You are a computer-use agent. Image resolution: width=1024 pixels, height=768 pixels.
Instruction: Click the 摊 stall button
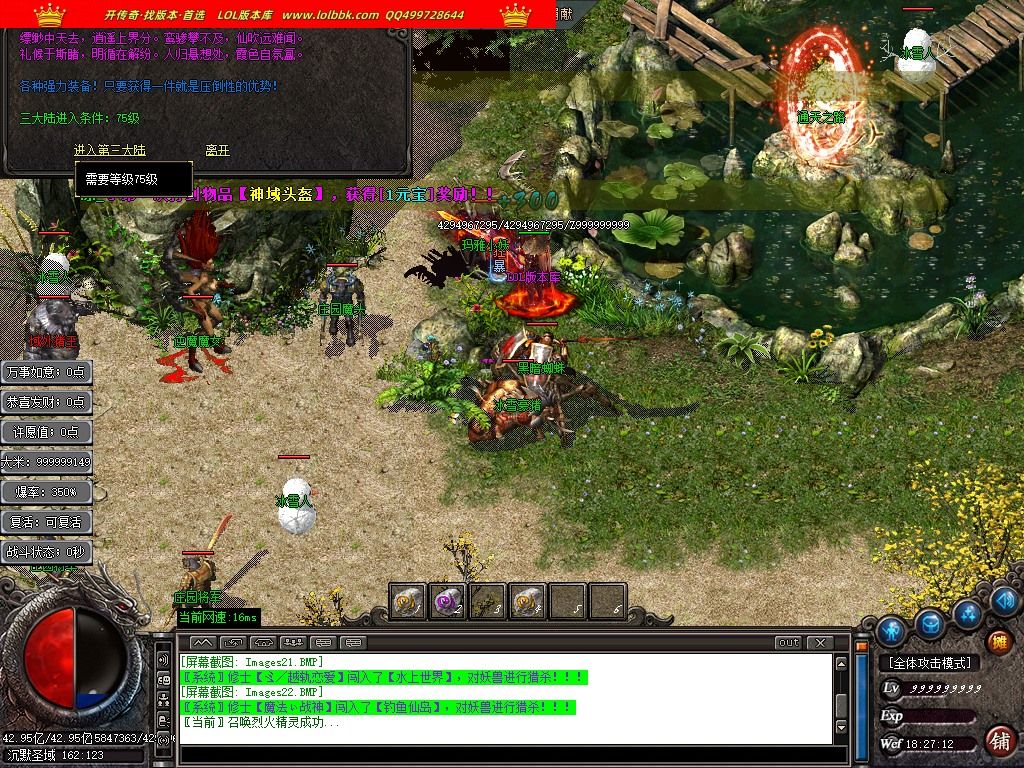pos(999,641)
